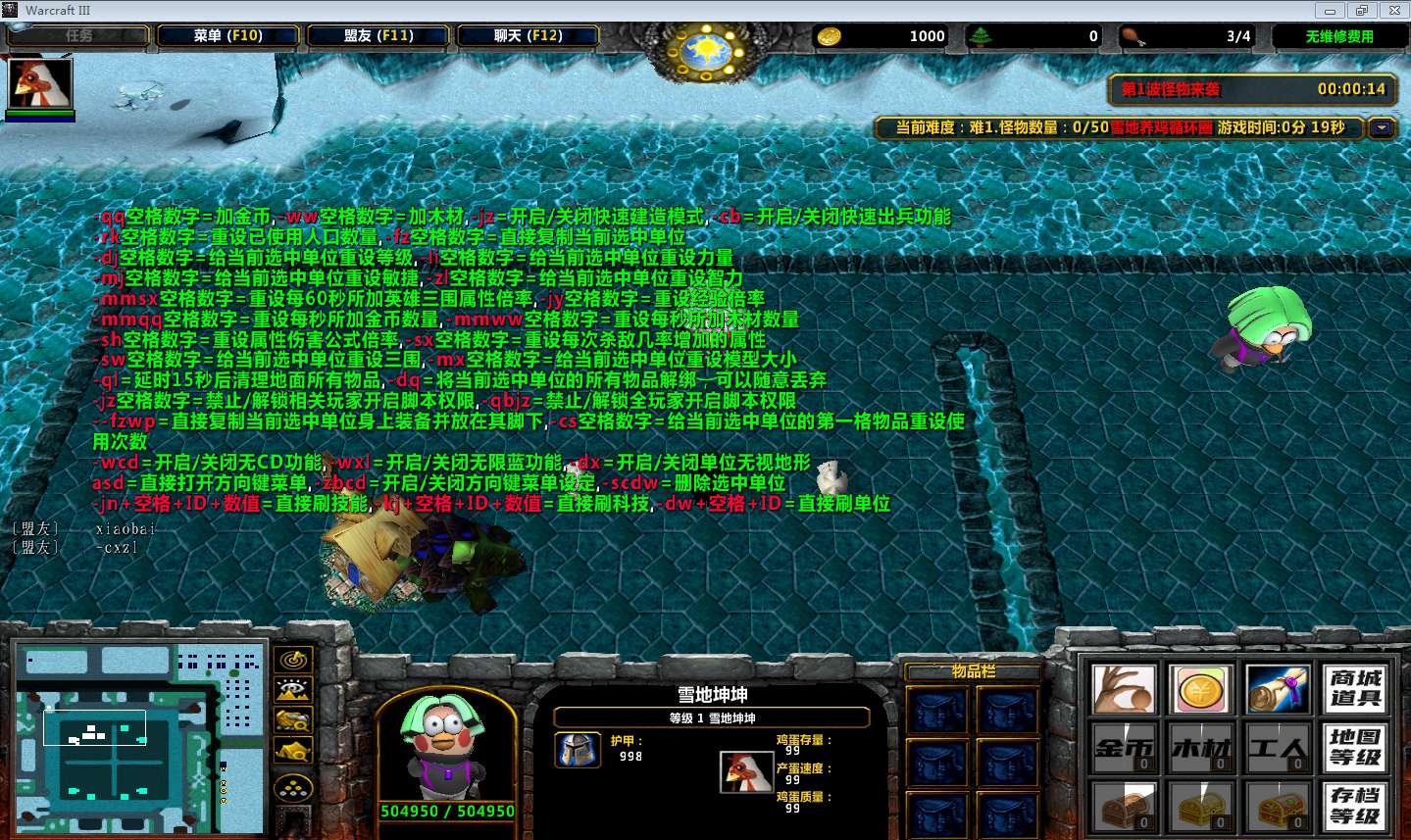Open the 地图等级 map level button
This screenshot has width=1411, height=840.
1355,749
